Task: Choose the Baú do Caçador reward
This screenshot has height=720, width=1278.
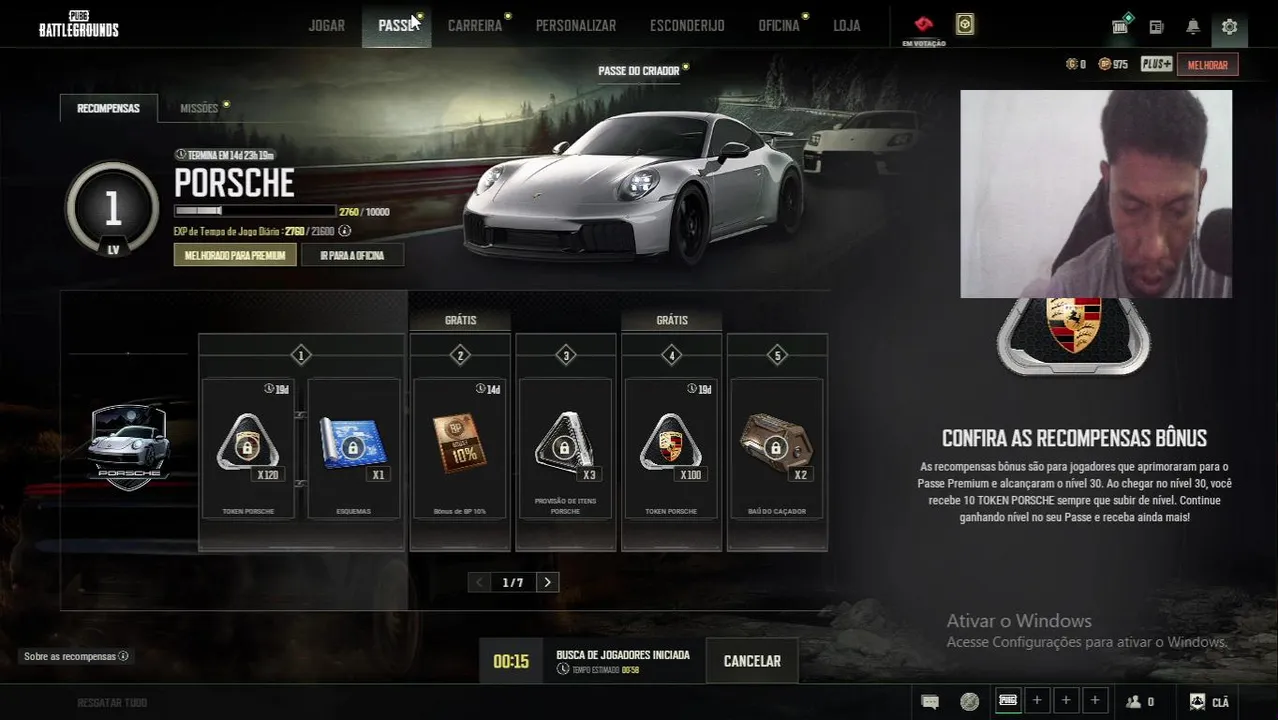Action: pos(776,448)
